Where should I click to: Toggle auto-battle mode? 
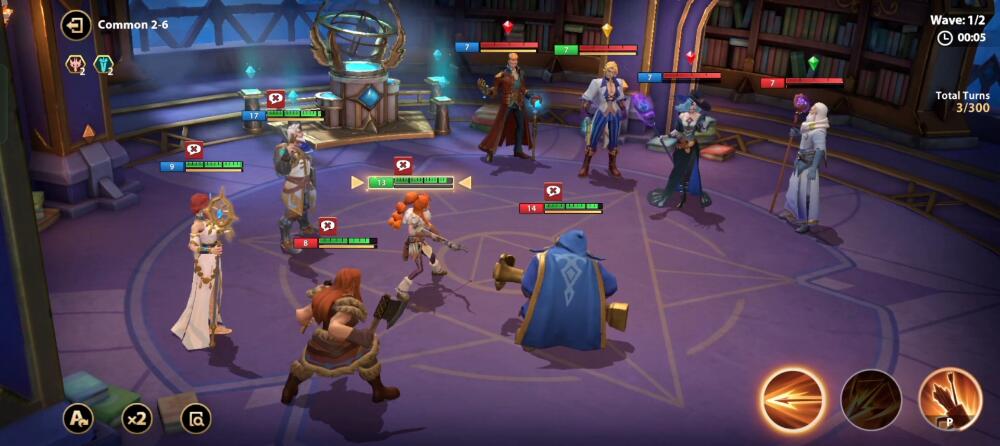(x=78, y=418)
